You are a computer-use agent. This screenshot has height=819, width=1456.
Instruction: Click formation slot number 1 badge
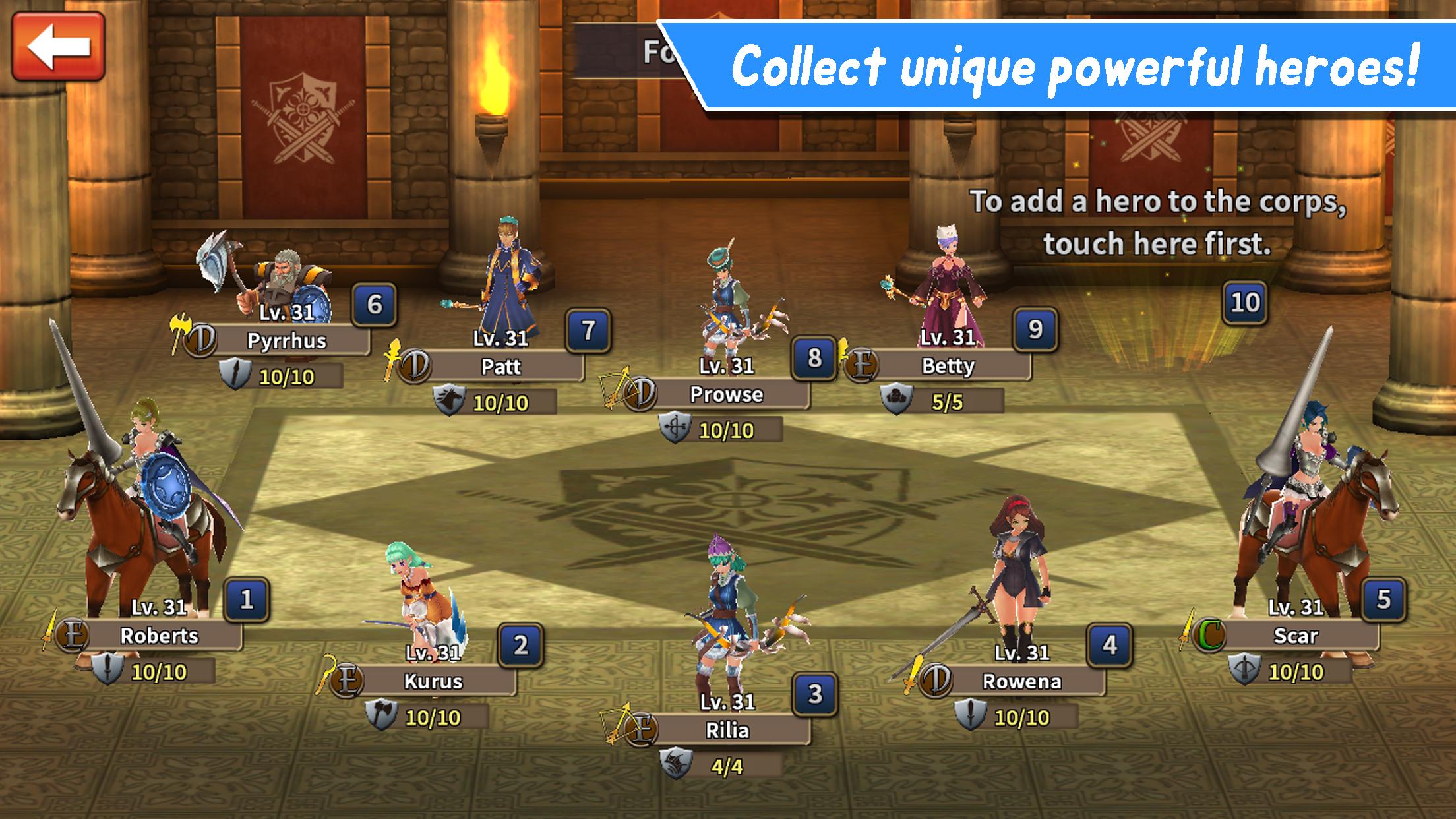(x=247, y=599)
